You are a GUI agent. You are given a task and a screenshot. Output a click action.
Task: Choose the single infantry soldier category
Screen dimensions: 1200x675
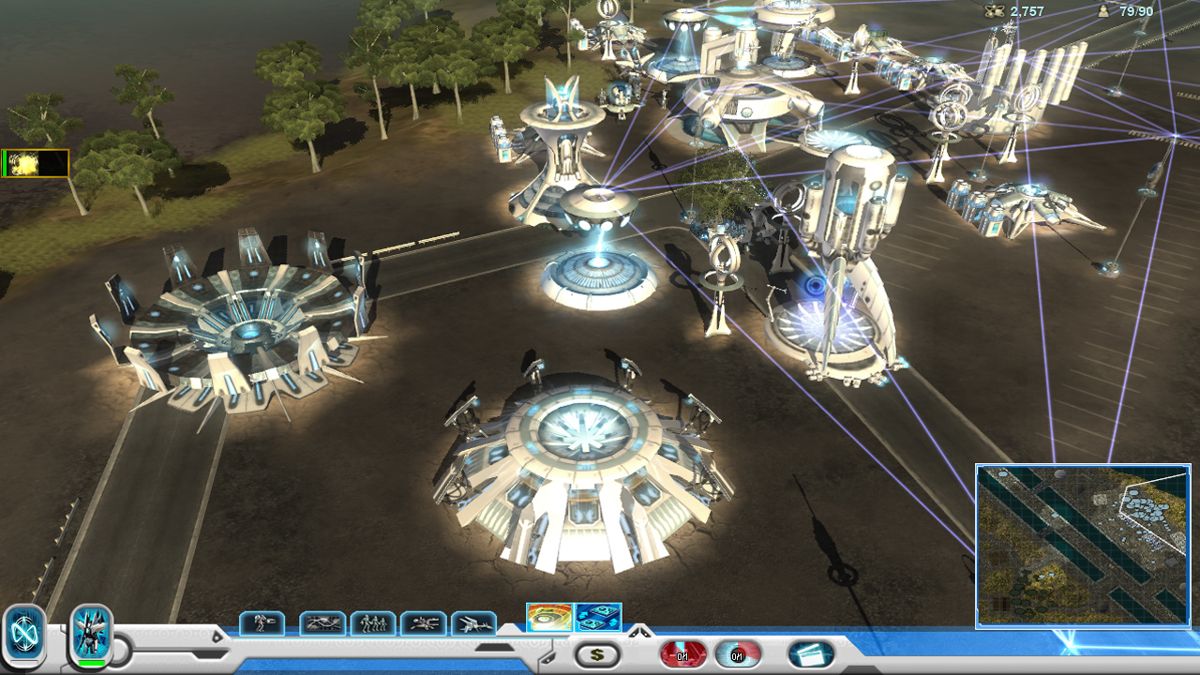click(x=262, y=623)
